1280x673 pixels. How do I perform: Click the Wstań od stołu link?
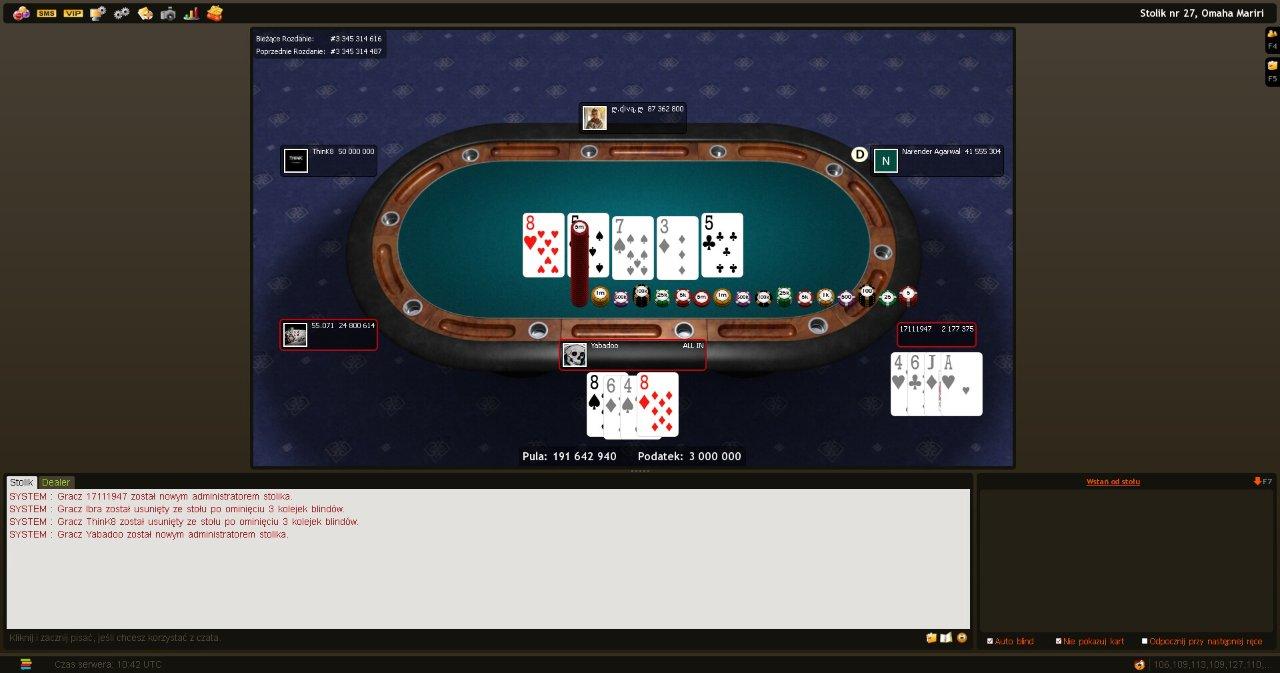[1113, 482]
